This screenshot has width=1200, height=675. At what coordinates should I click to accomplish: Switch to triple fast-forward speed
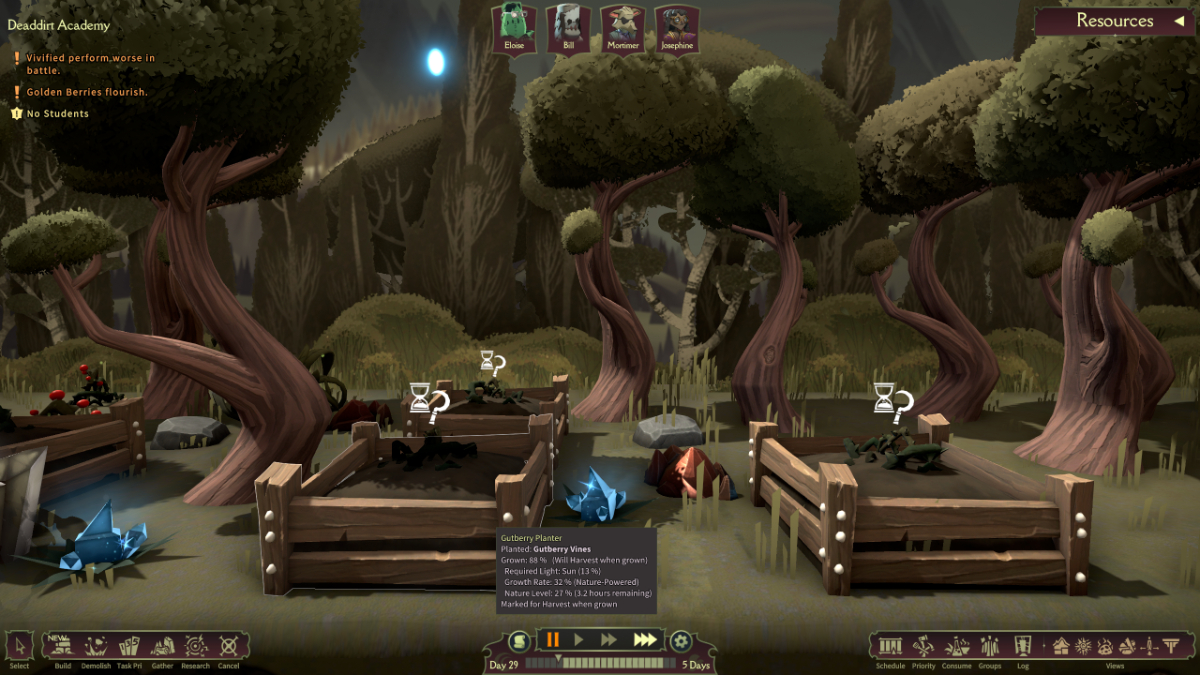click(645, 640)
